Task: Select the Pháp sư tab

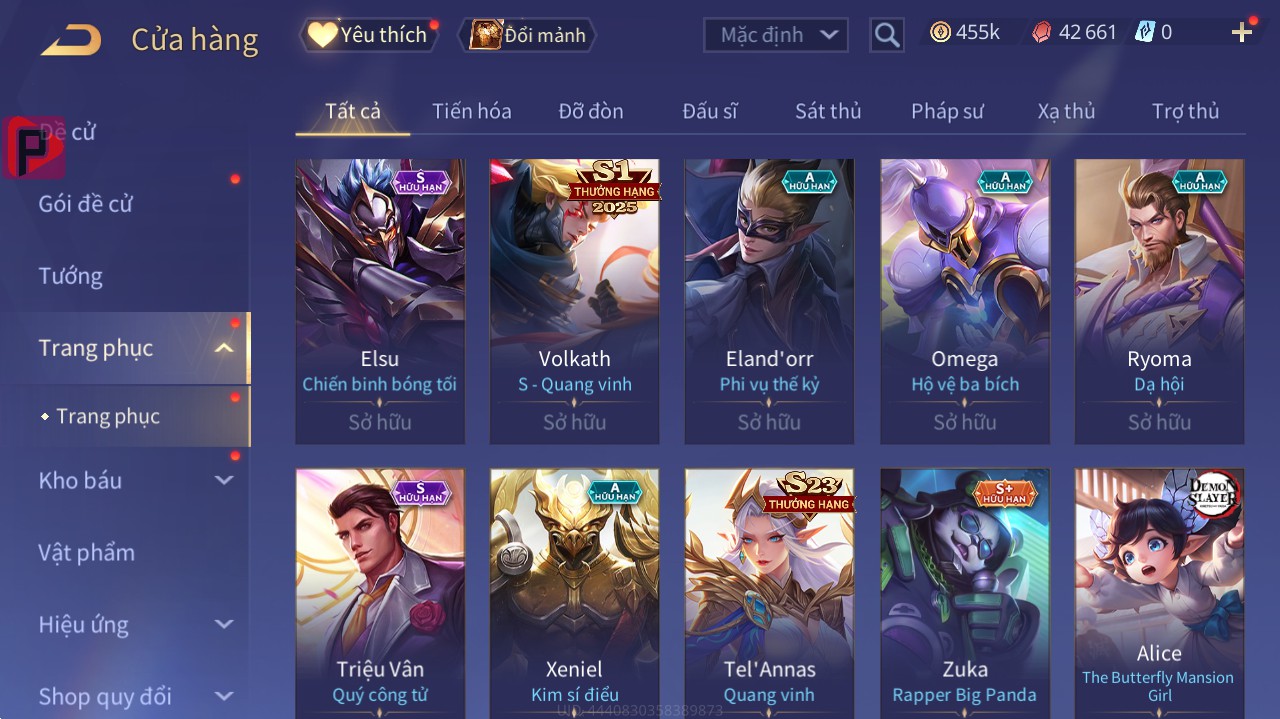Action: tap(947, 111)
